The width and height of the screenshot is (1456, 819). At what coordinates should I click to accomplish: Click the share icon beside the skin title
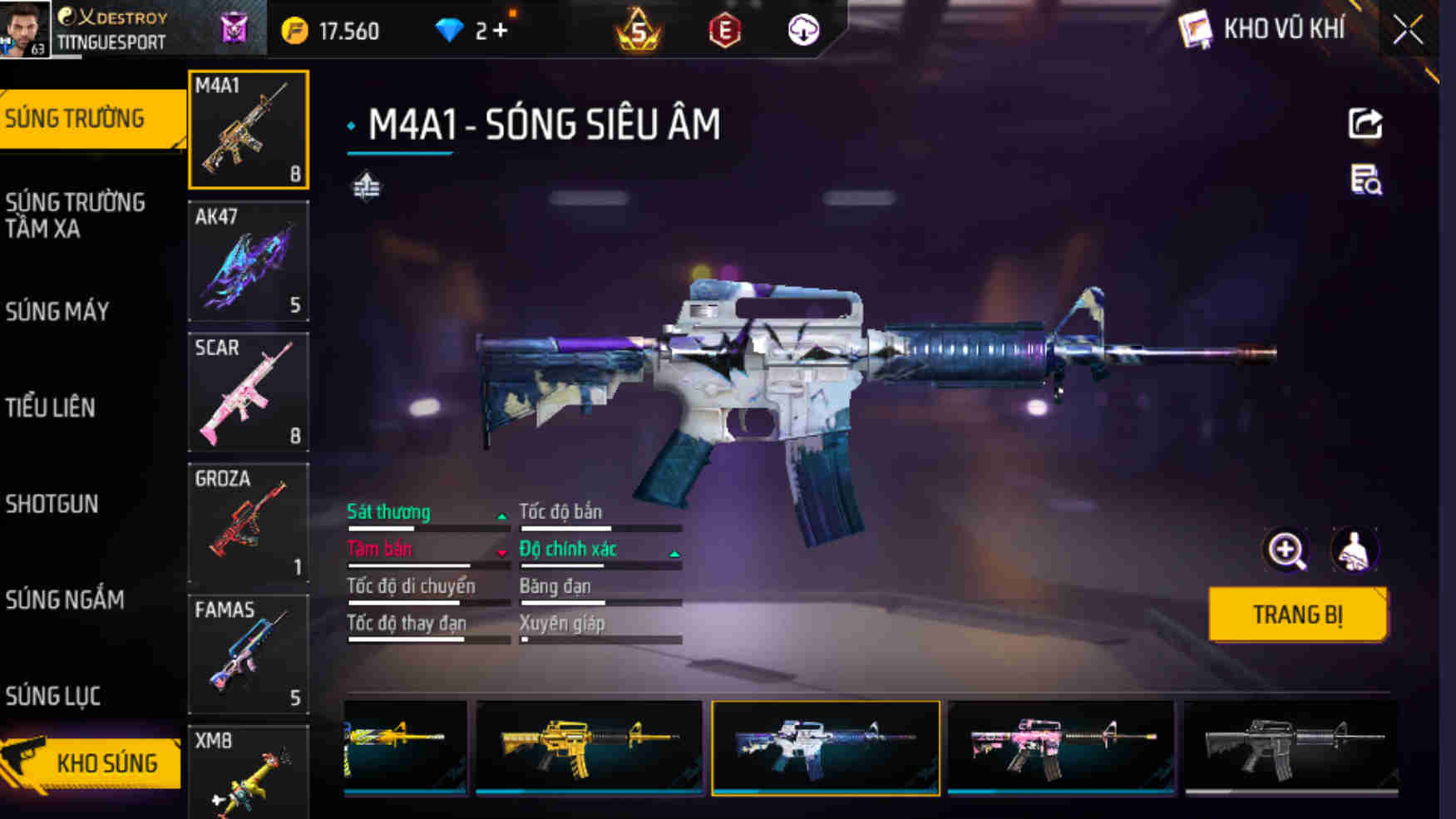[1365, 124]
